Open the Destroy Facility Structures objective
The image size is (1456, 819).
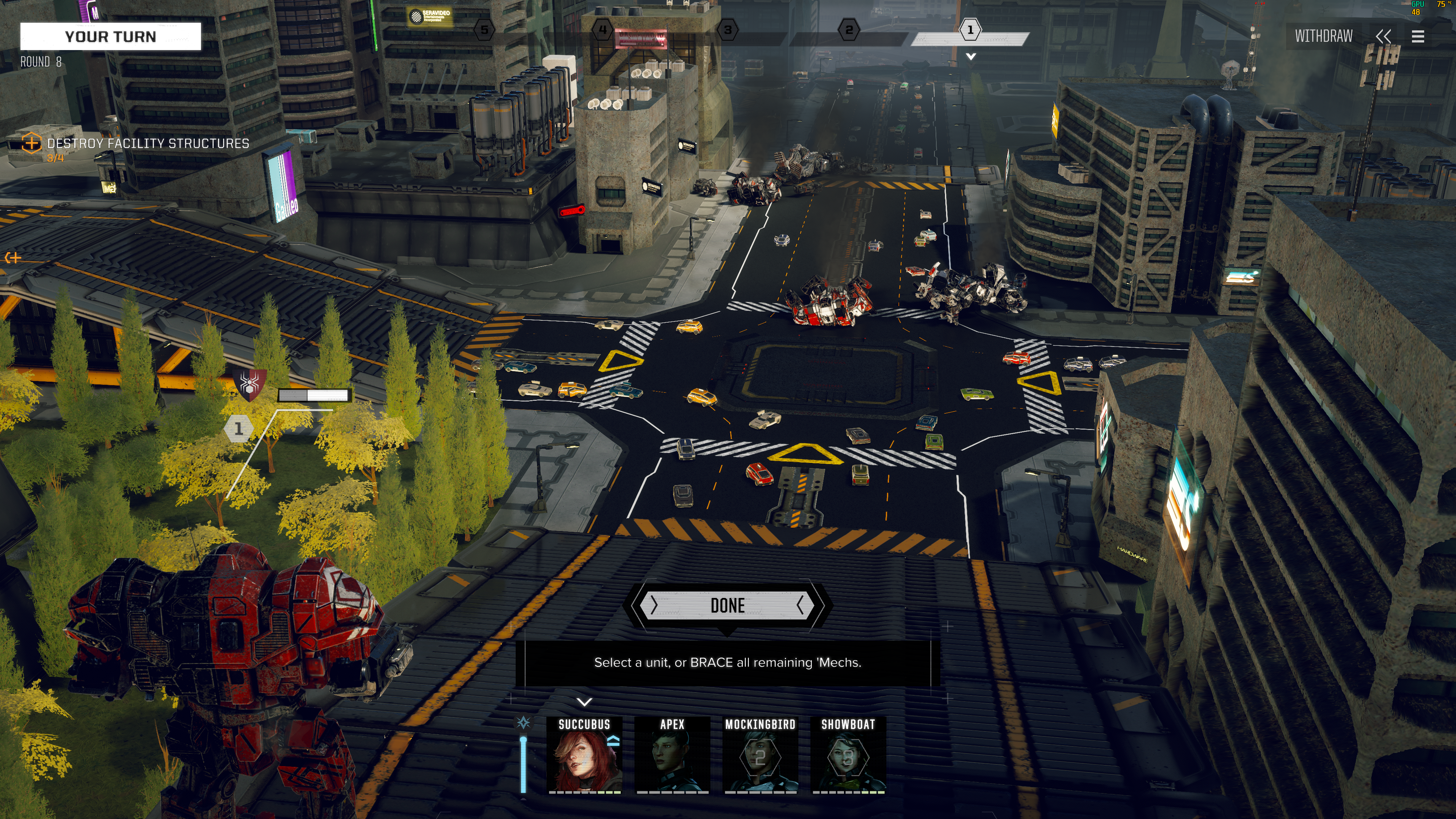point(147,144)
